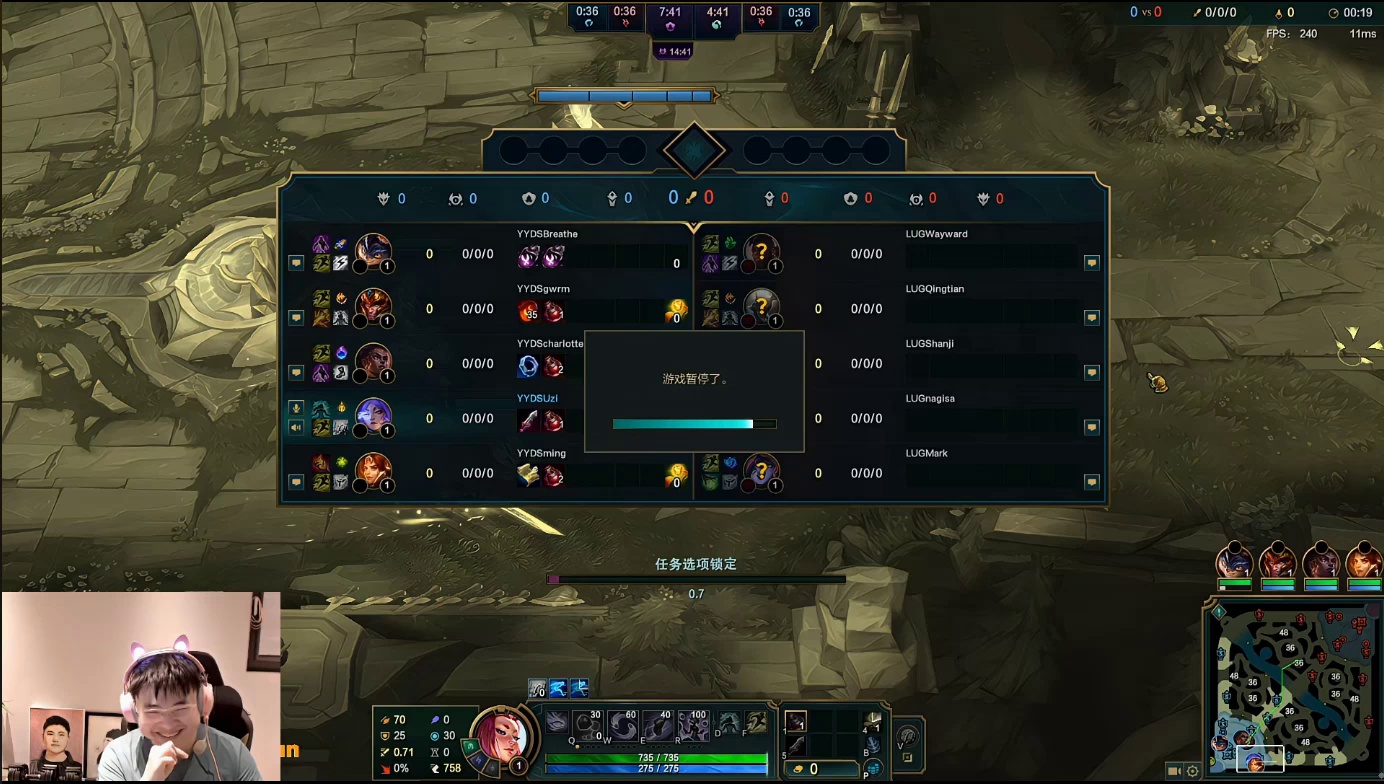Select the first teammate portrait above minimap

1234,561
